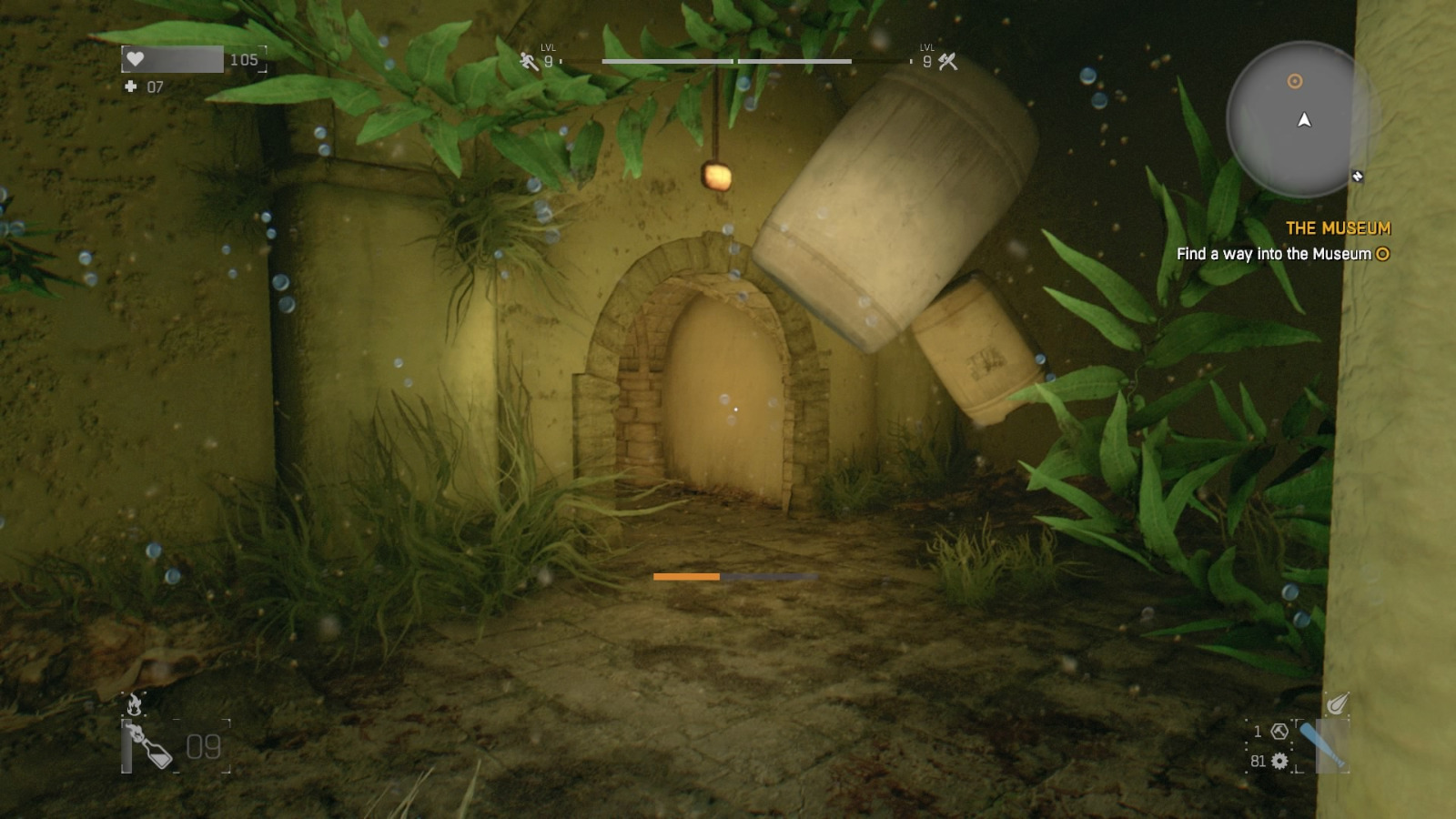Image resolution: width=1456 pixels, height=819 pixels.
Task: Toggle the orange waypoint marker atop the minimap
Action: 1294,81
